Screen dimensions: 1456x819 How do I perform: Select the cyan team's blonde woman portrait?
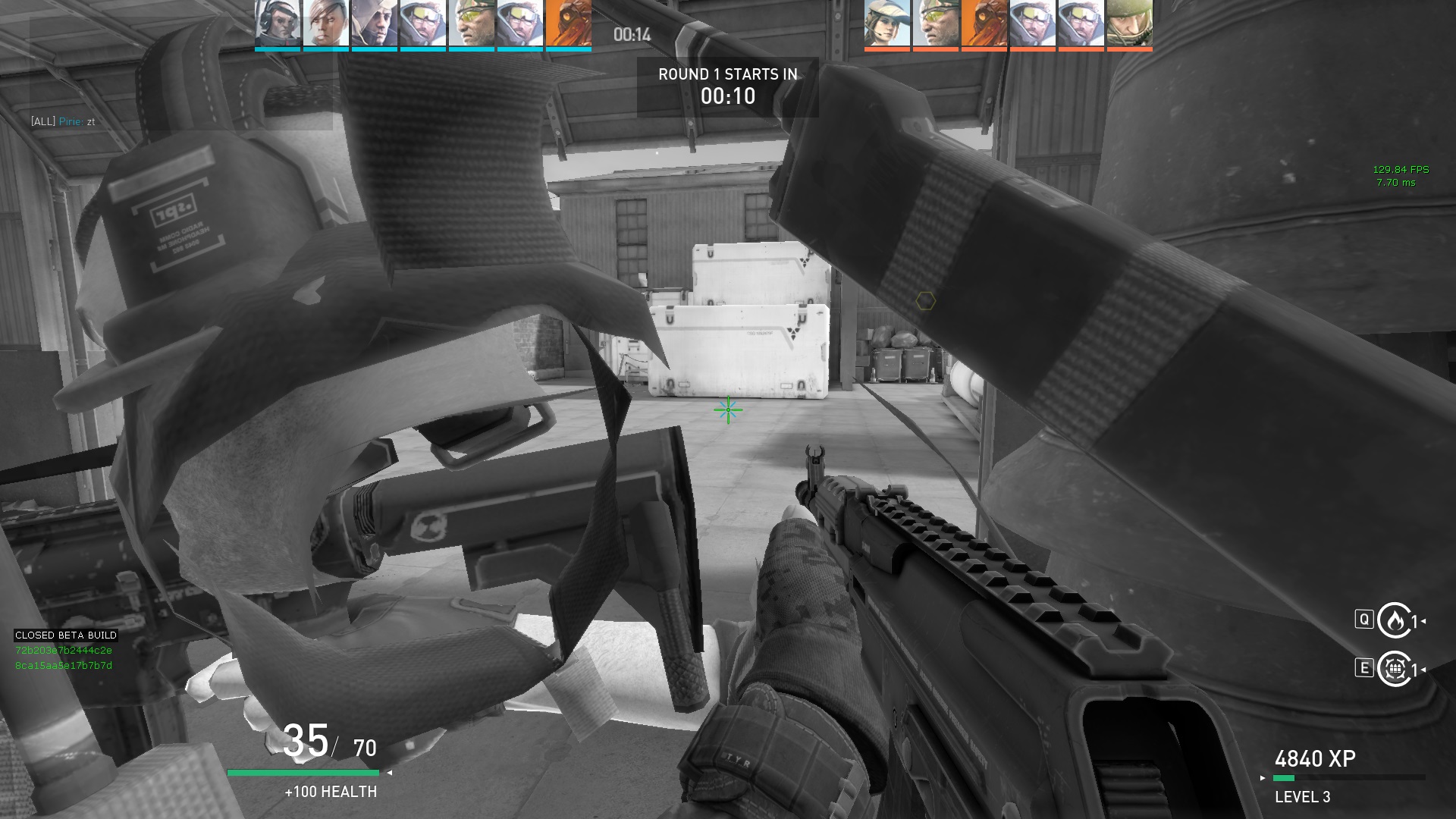tap(326, 24)
